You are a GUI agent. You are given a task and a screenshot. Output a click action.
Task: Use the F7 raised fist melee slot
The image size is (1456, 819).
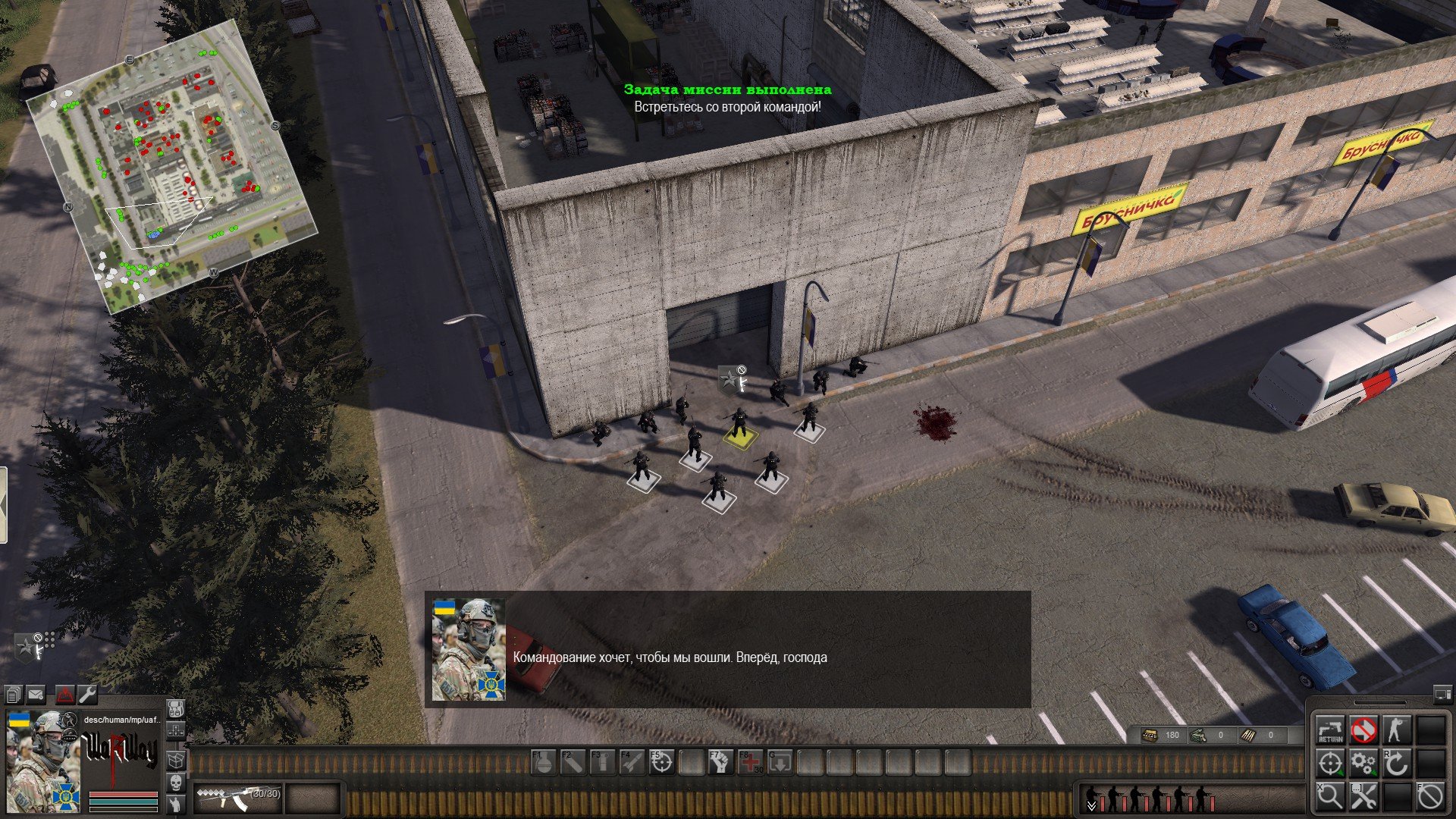point(721,763)
